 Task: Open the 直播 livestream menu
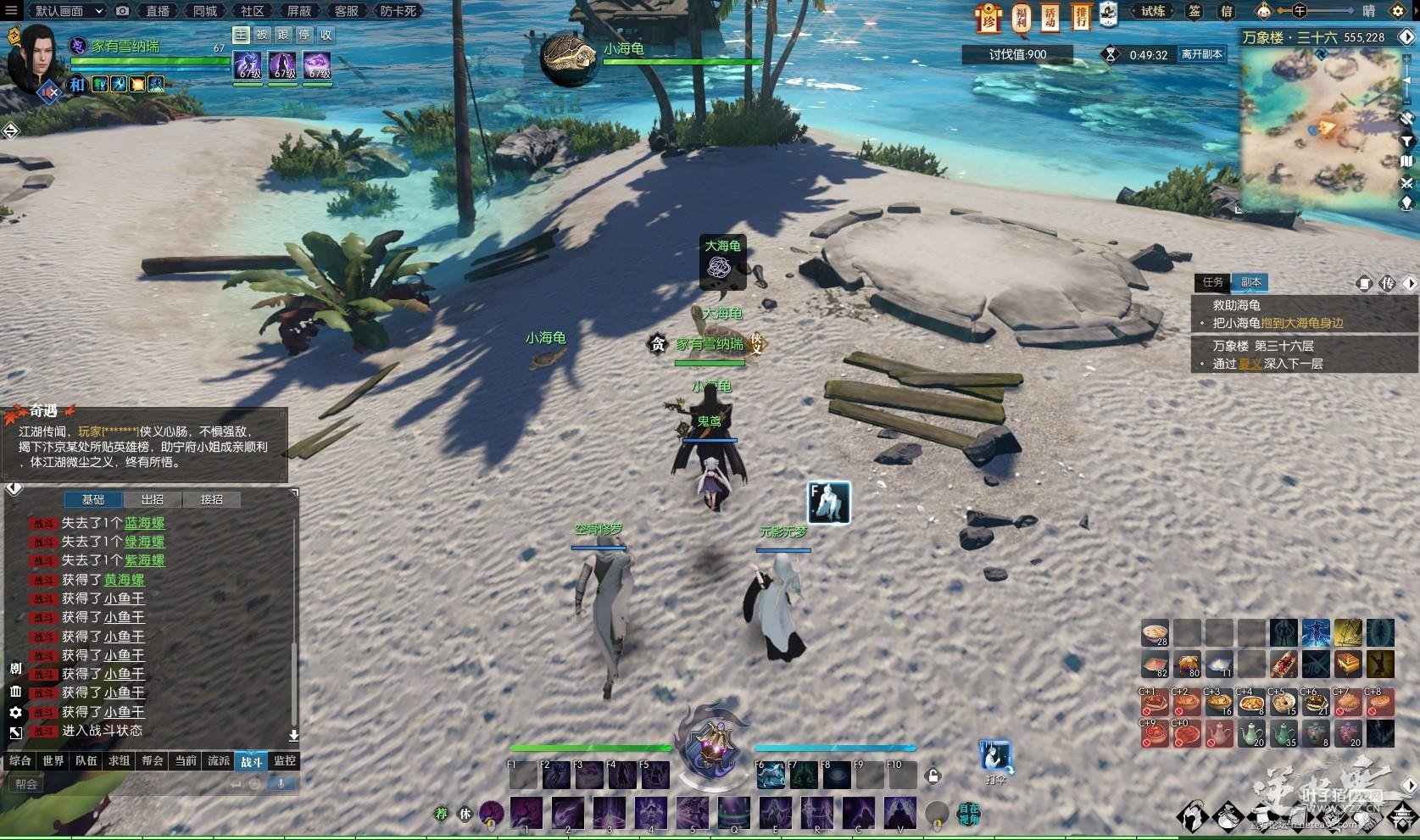tap(158, 11)
